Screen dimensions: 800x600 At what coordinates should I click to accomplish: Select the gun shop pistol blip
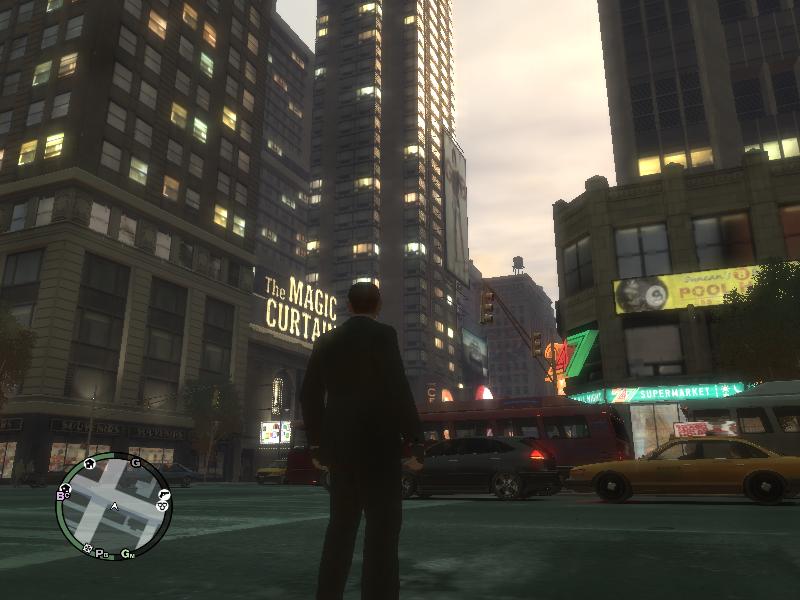coord(164,493)
